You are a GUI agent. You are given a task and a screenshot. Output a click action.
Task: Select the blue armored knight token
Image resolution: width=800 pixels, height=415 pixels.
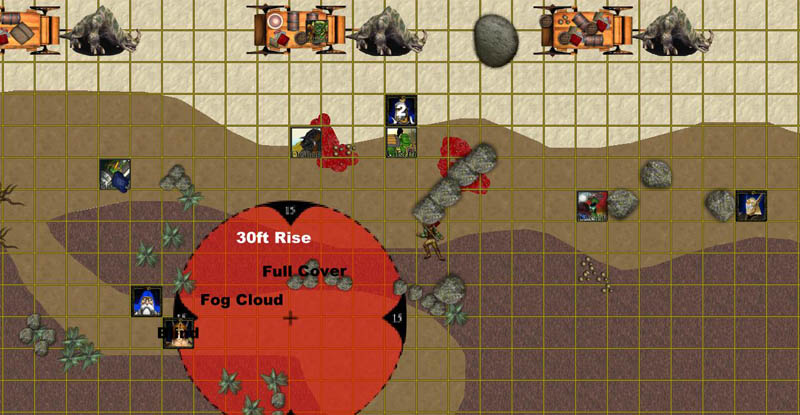(115, 174)
